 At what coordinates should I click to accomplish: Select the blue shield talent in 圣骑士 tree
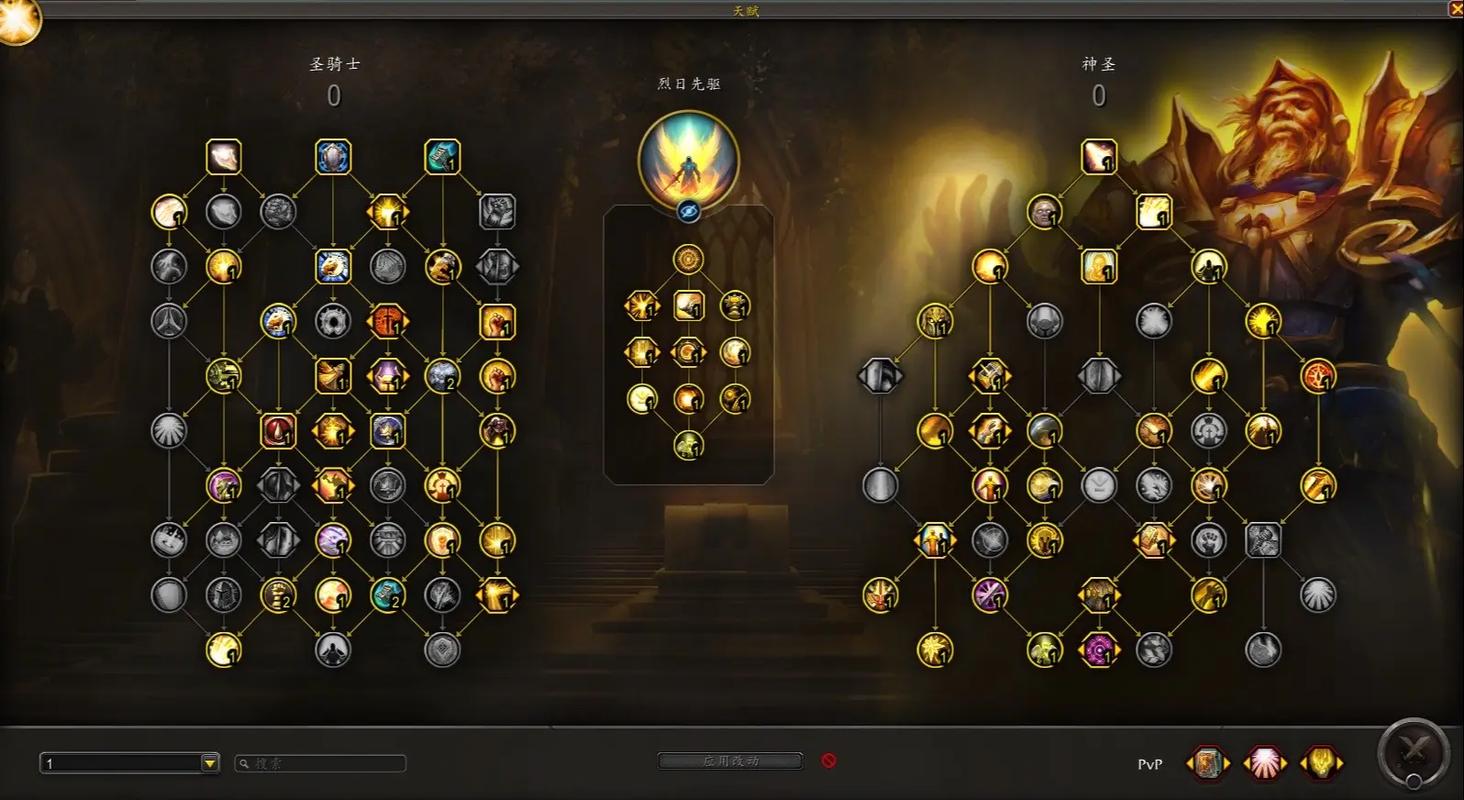tap(333, 157)
